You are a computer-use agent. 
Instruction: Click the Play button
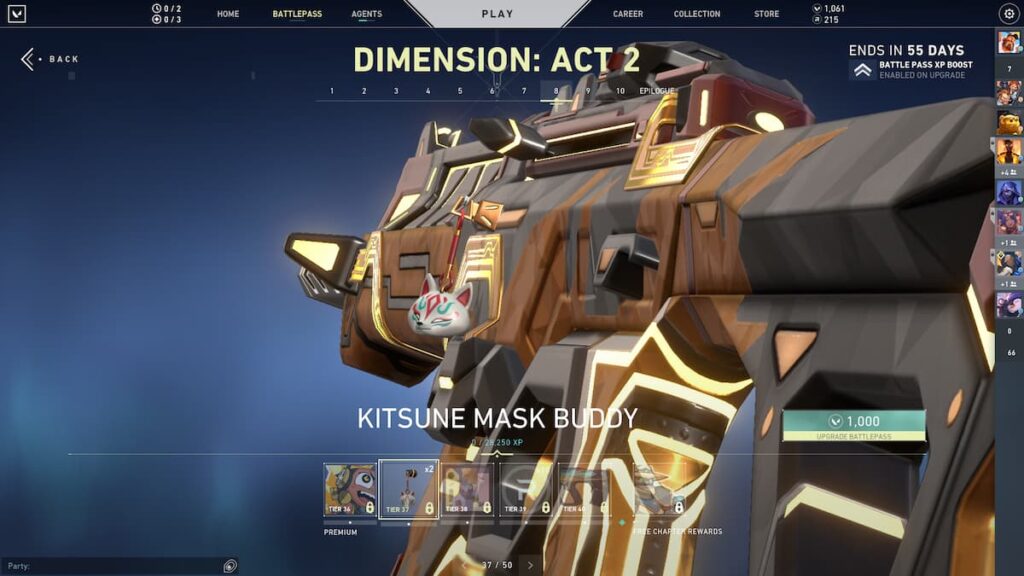coord(497,14)
